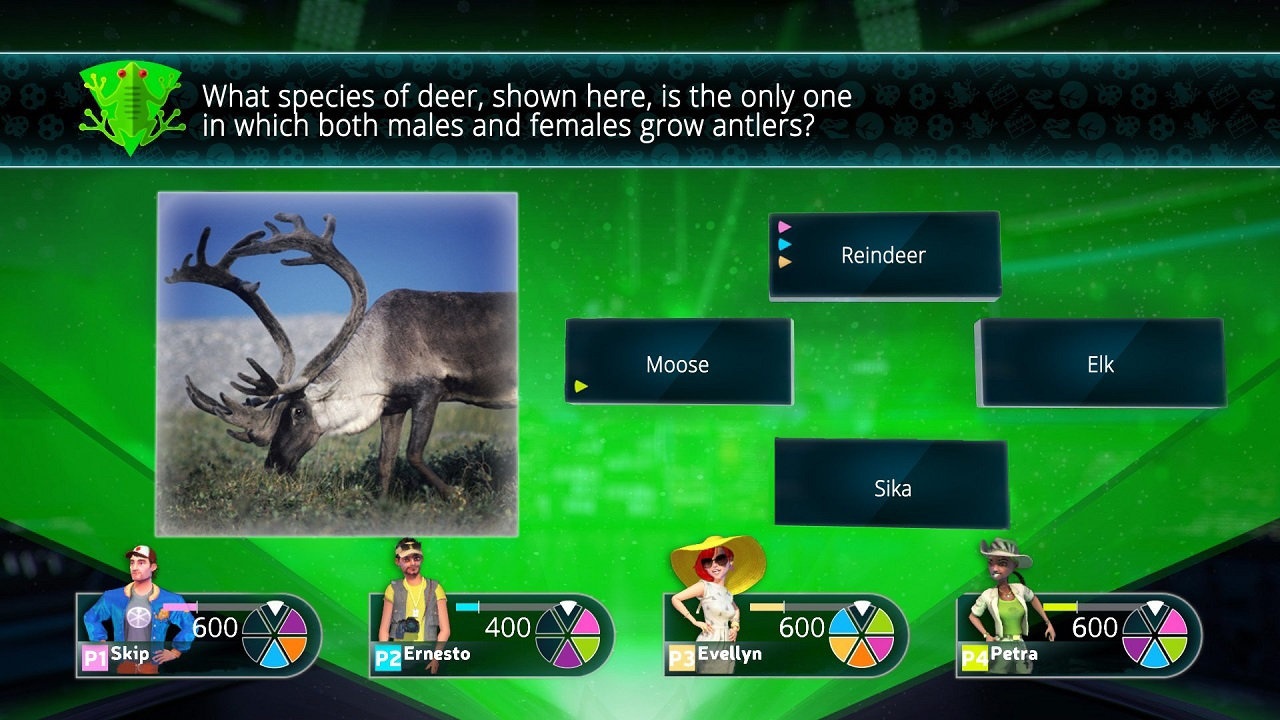Select Reindeer as your answer

coord(884,256)
